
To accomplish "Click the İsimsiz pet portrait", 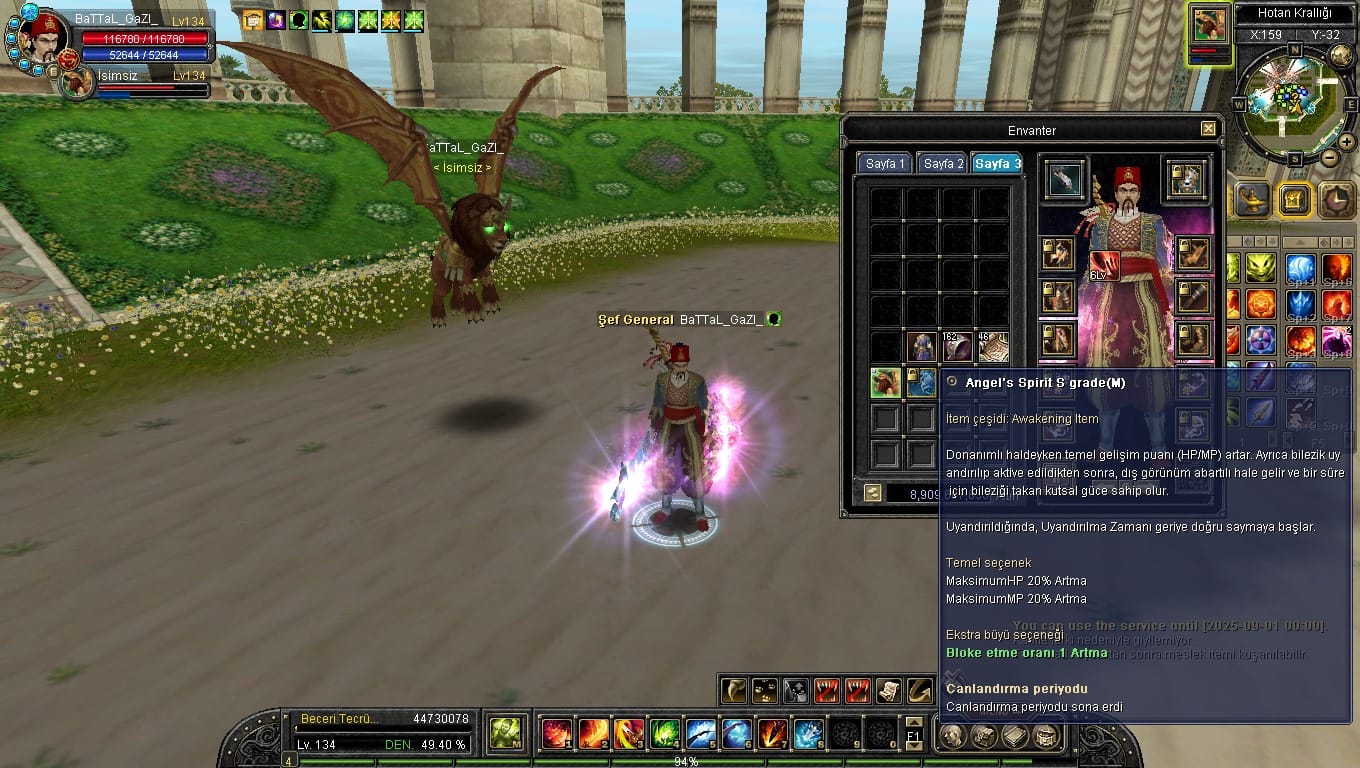I will 78,83.
